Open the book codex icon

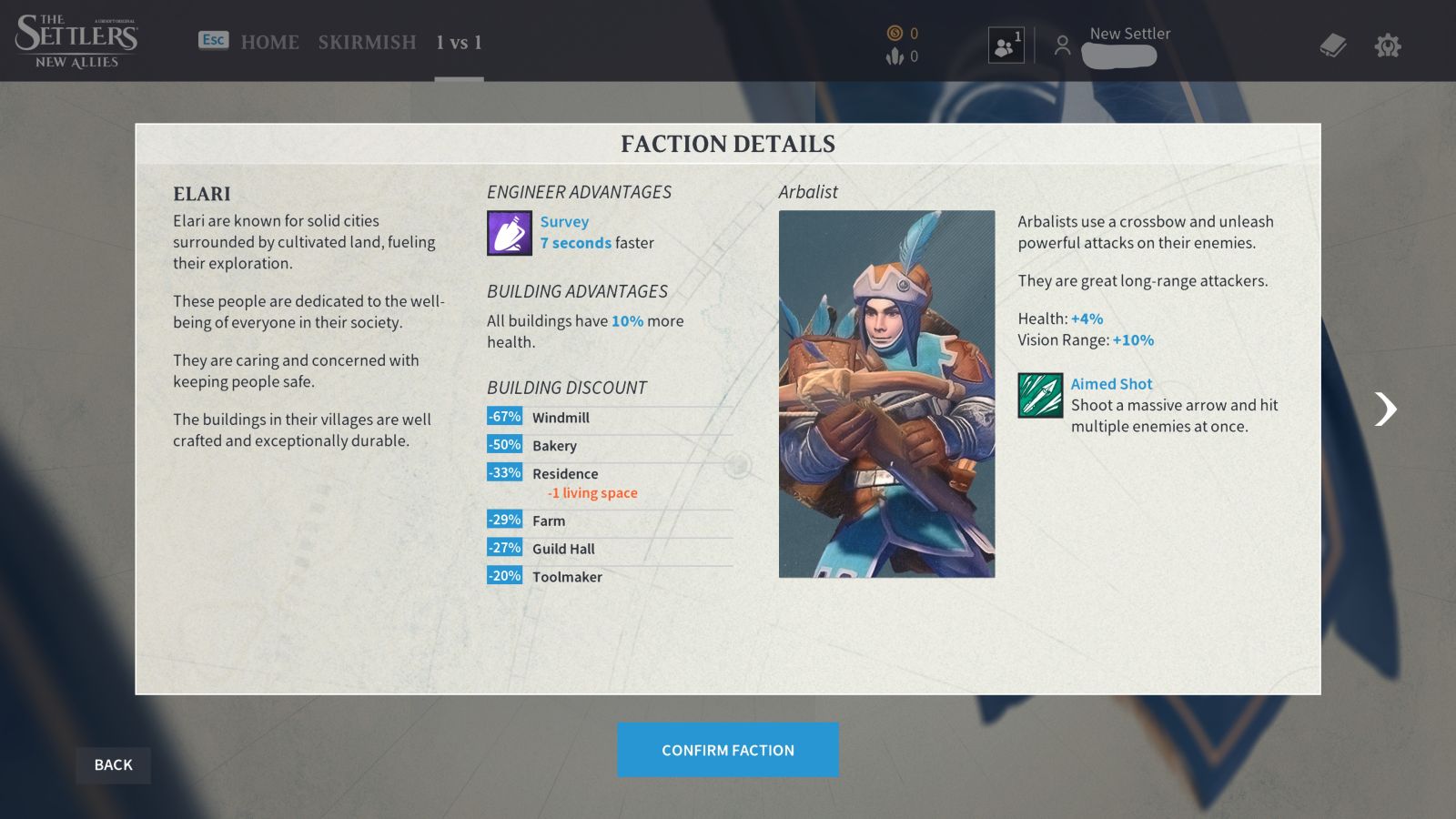[1332, 45]
